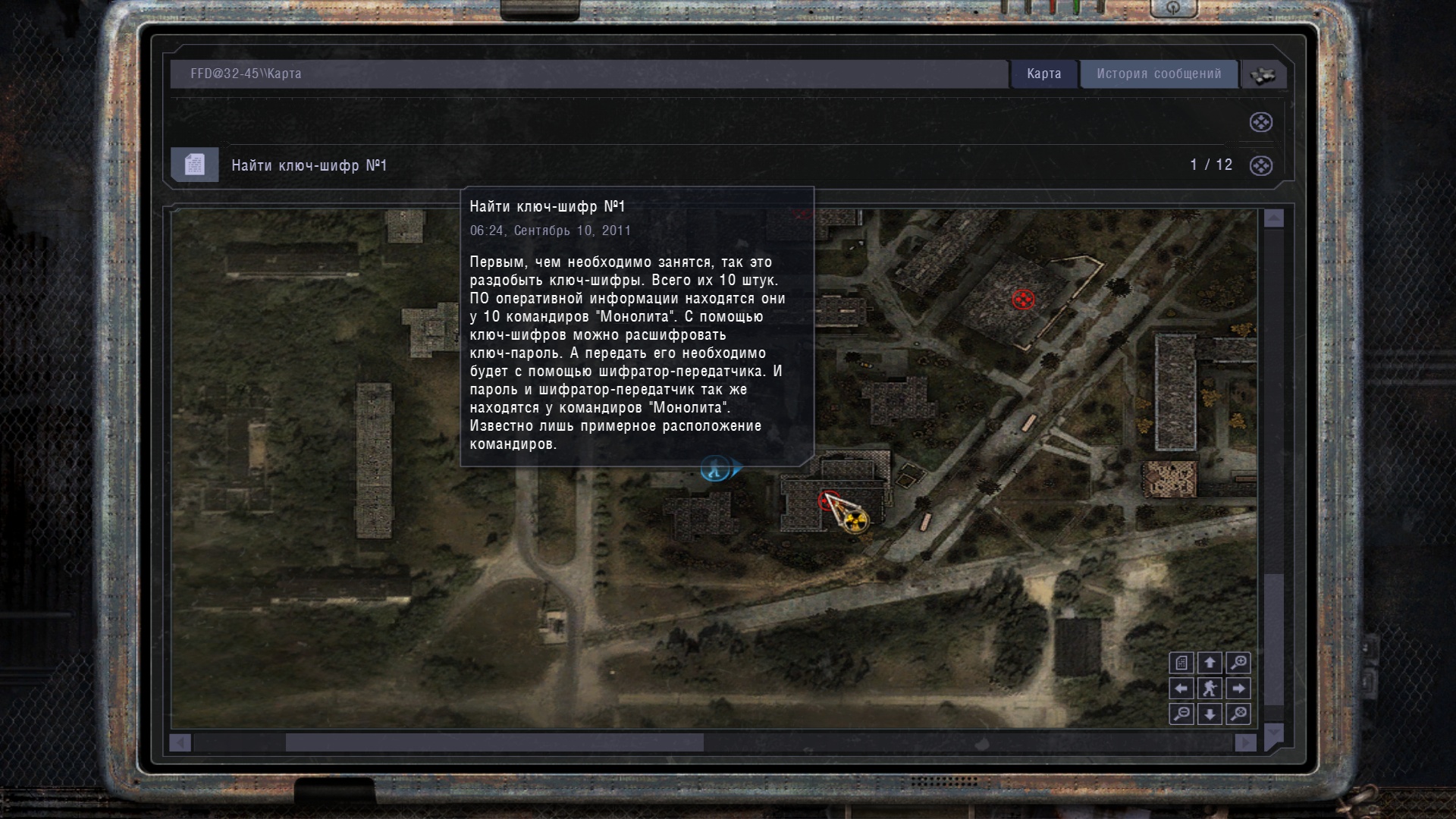Switch to the История сообщений tab

[1159, 74]
